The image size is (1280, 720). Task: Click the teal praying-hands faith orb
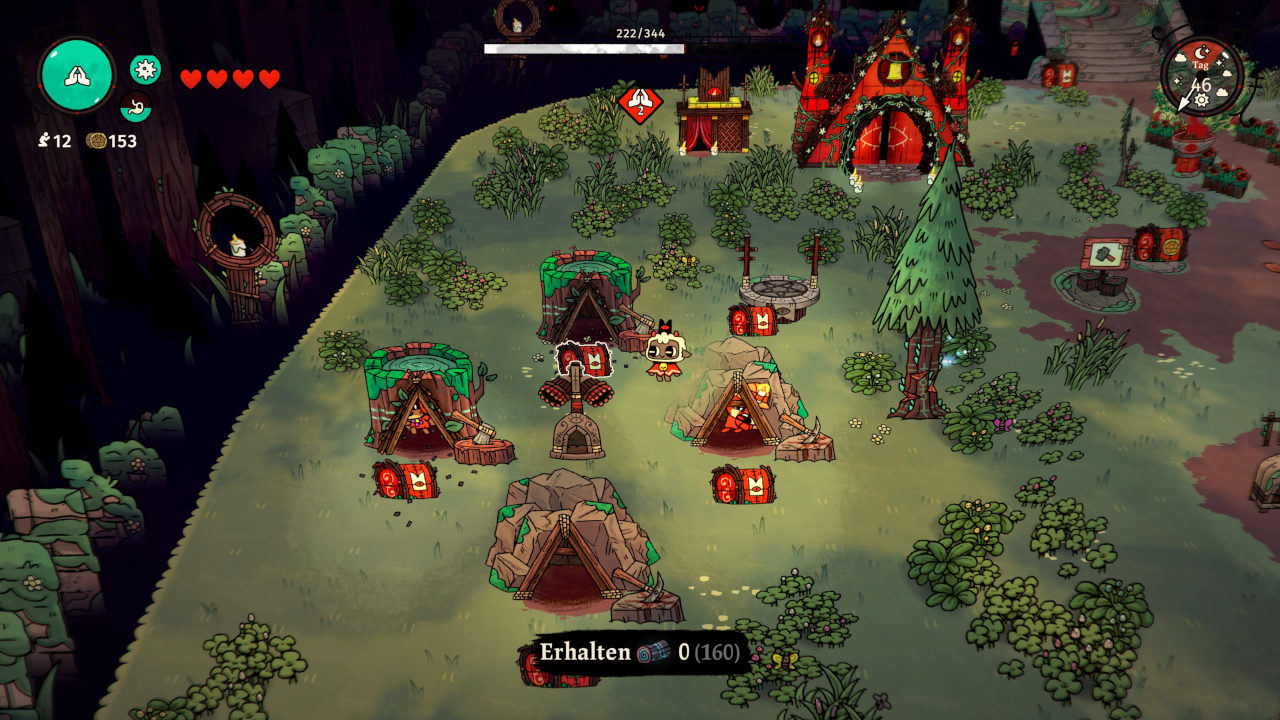(x=76, y=75)
